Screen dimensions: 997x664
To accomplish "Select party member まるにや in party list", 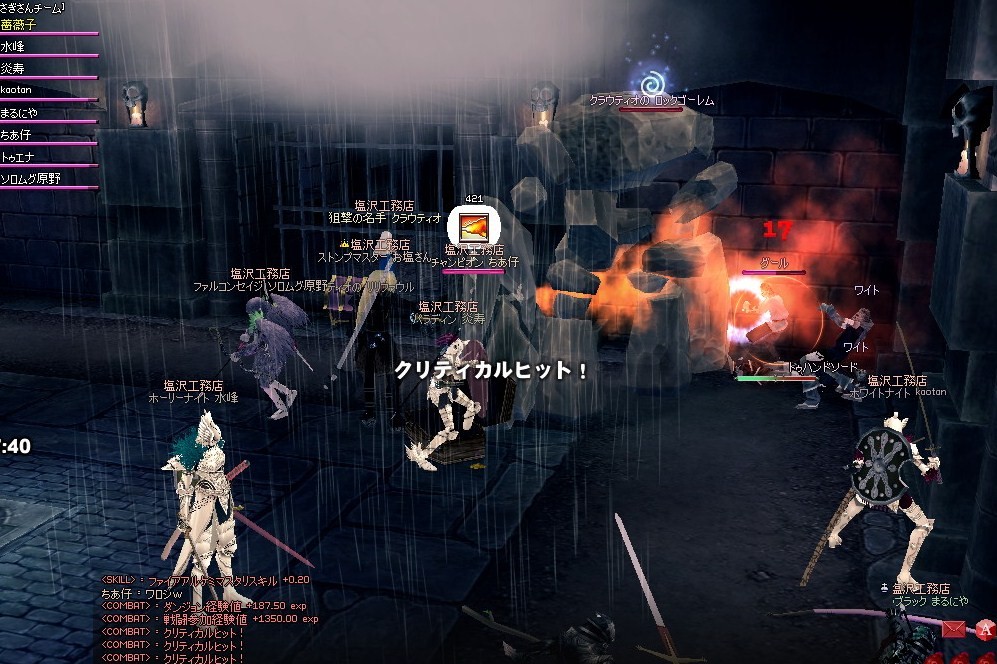I will (x=19, y=113).
